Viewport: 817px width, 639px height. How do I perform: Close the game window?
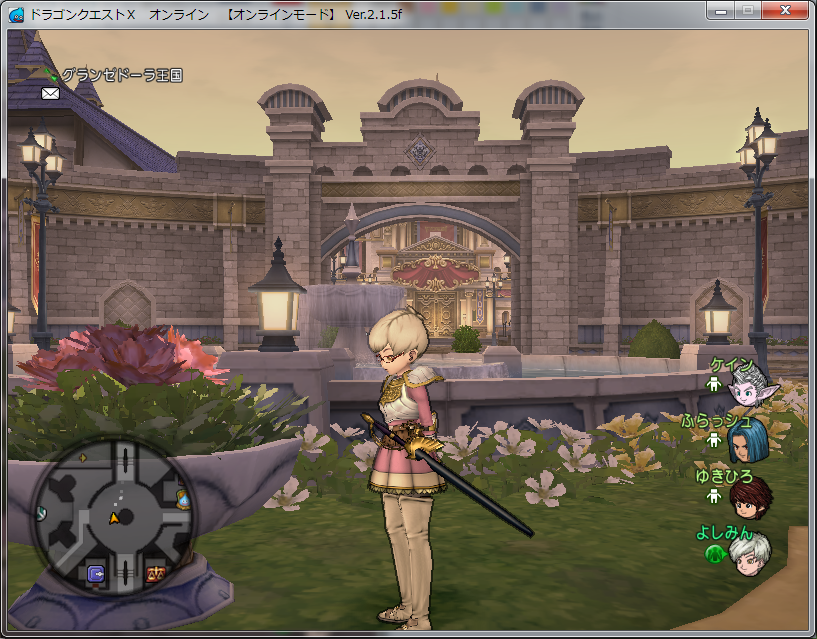click(x=785, y=10)
